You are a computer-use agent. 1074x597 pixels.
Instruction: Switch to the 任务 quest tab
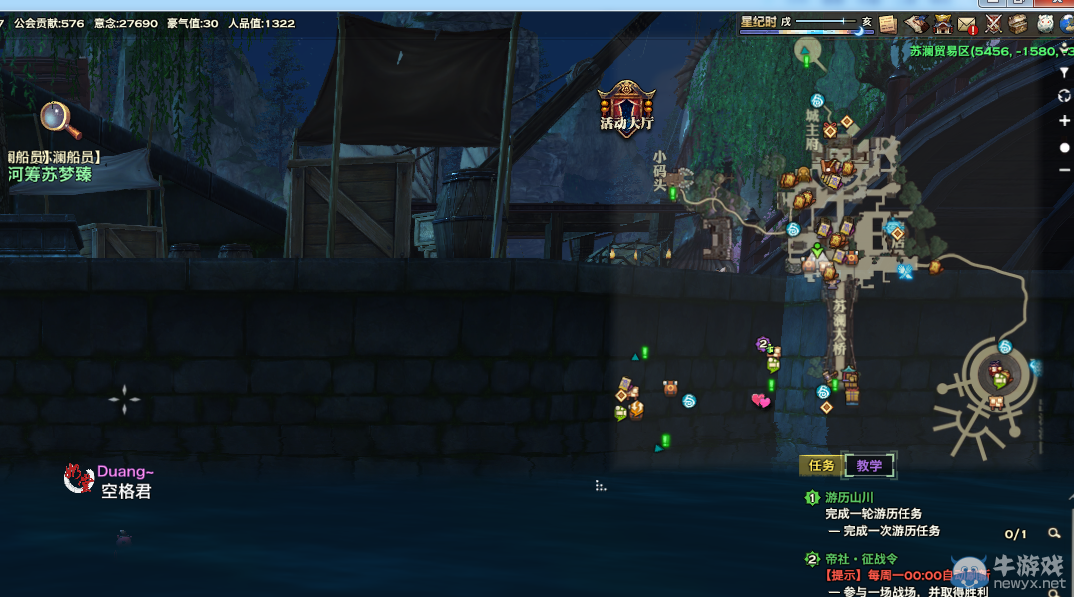pos(821,466)
